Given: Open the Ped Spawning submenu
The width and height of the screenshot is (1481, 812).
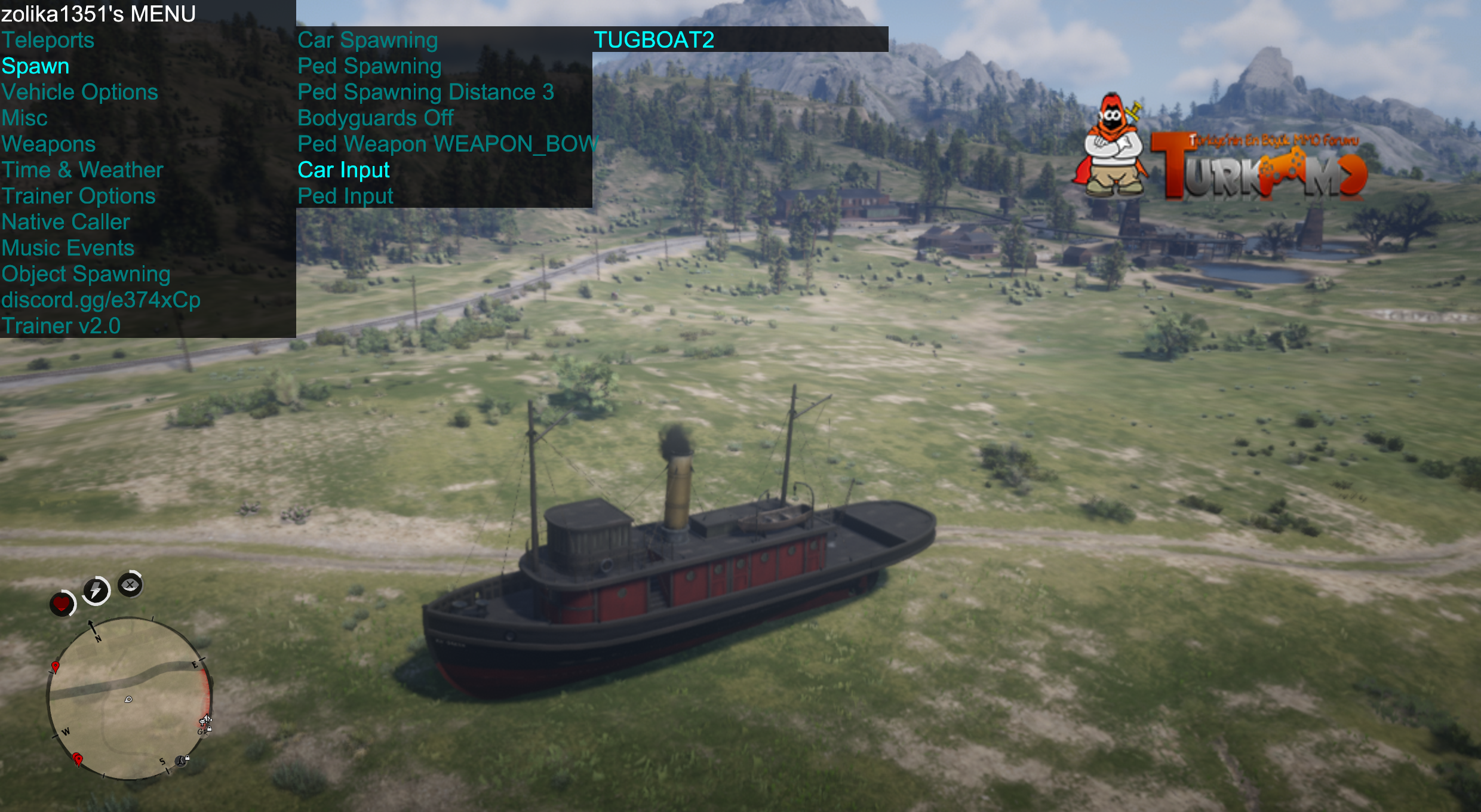Looking at the screenshot, I should pos(369,66).
